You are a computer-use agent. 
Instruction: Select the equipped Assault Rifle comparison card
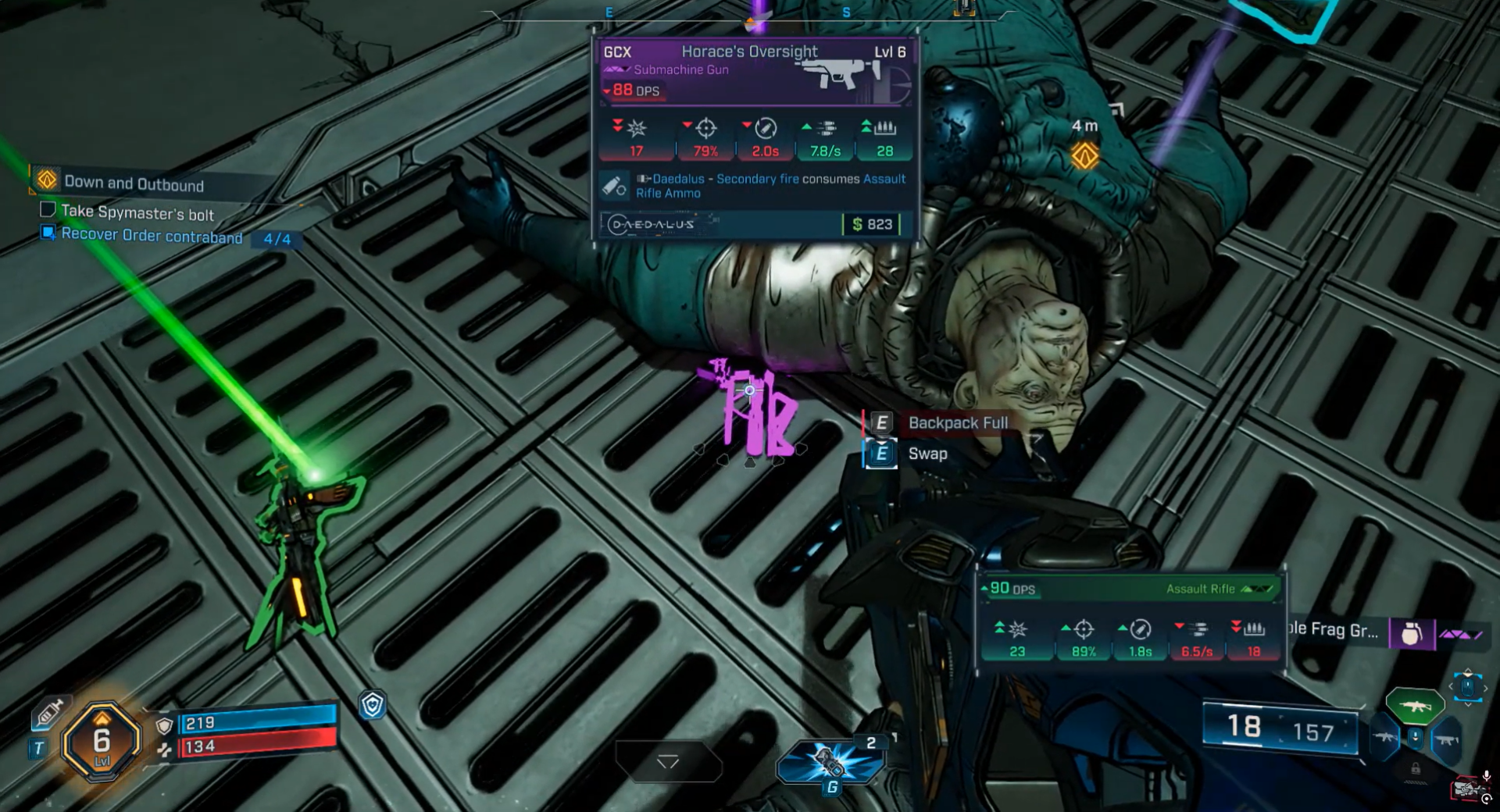1130,621
